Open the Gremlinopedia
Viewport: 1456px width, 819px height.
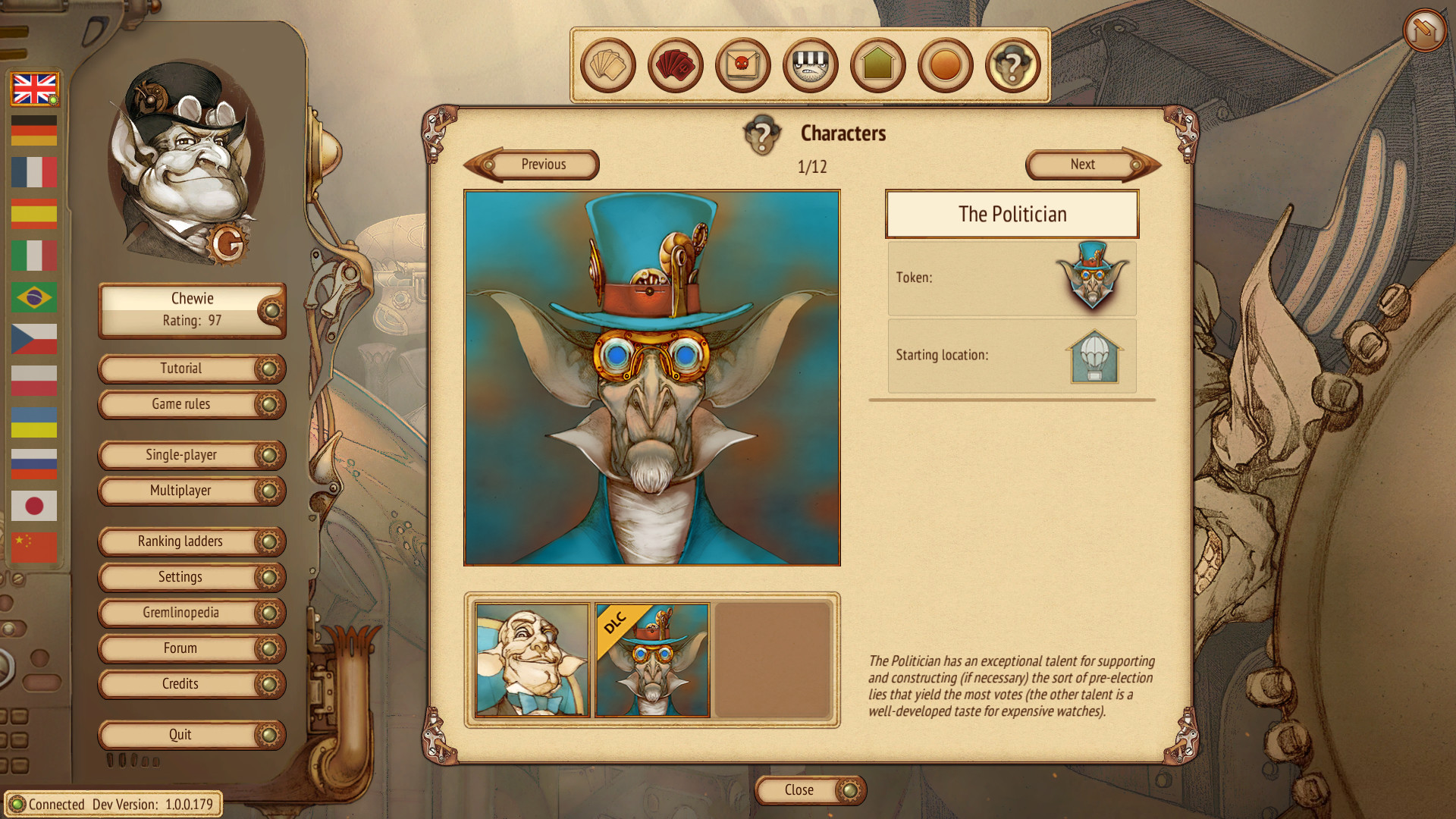pos(191,613)
